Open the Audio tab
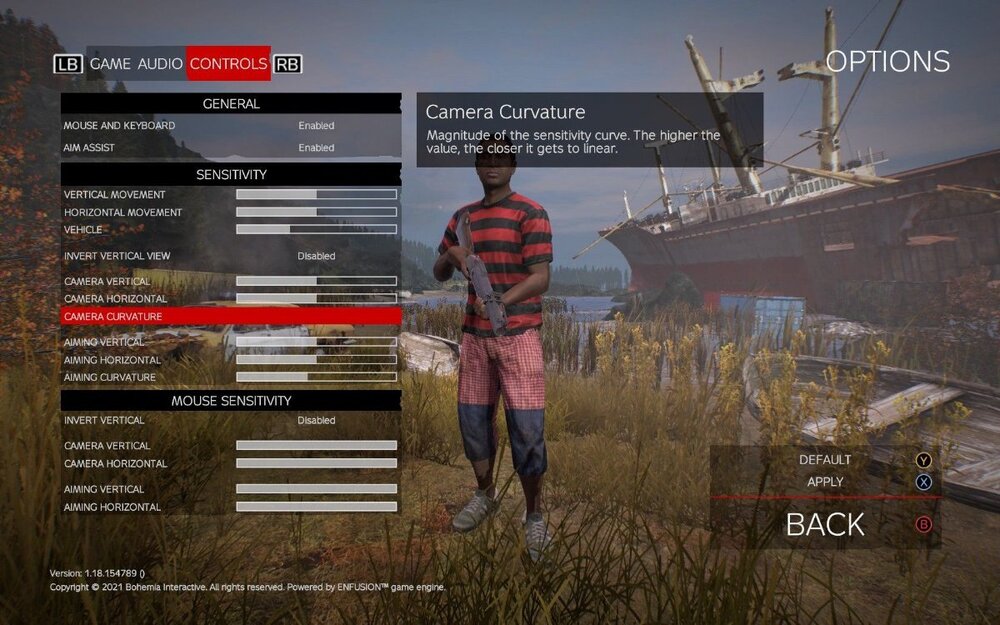 tap(160, 64)
